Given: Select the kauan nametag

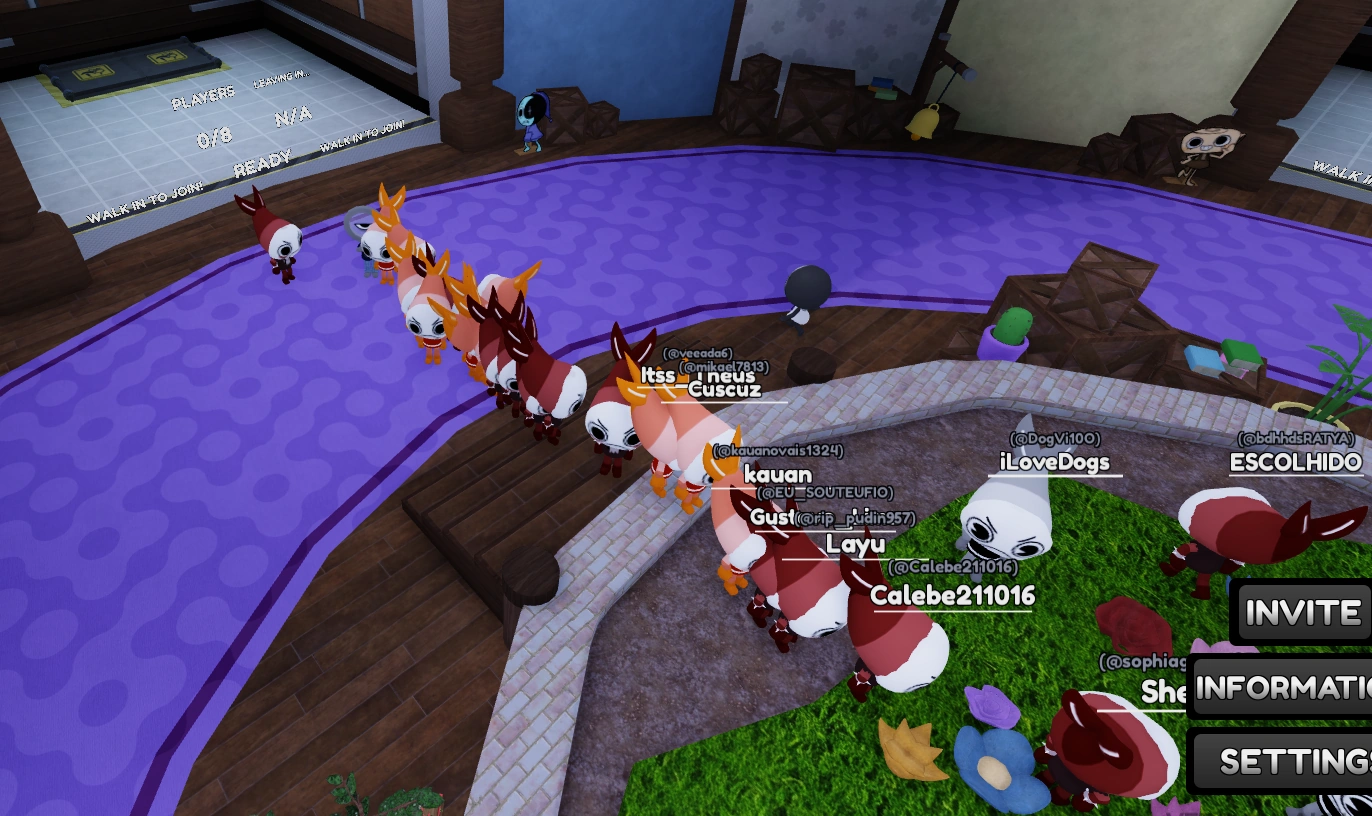Looking at the screenshot, I should pos(777,474).
